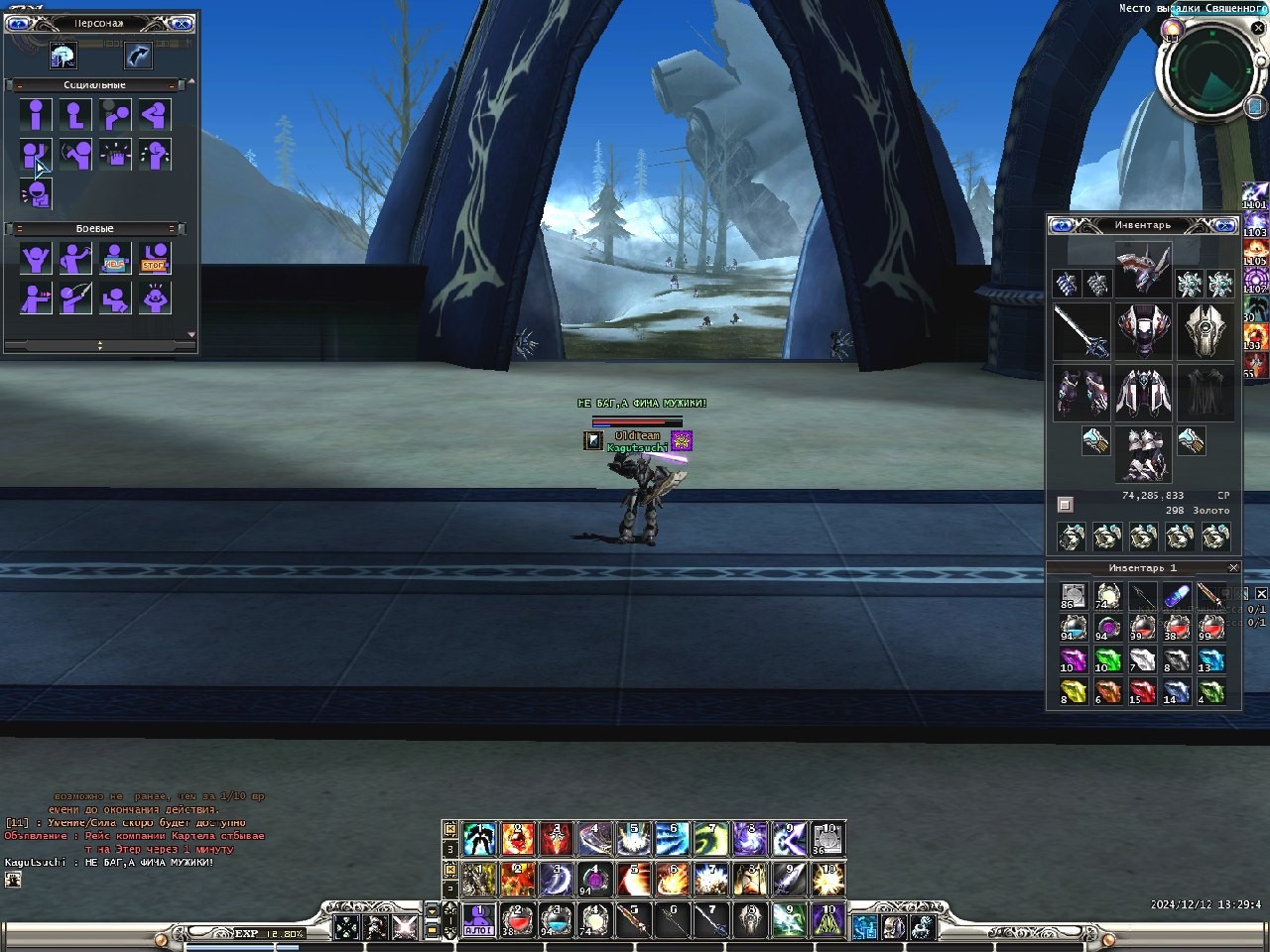
Task: Use the STOP sign action
Action: tap(154, 259)
